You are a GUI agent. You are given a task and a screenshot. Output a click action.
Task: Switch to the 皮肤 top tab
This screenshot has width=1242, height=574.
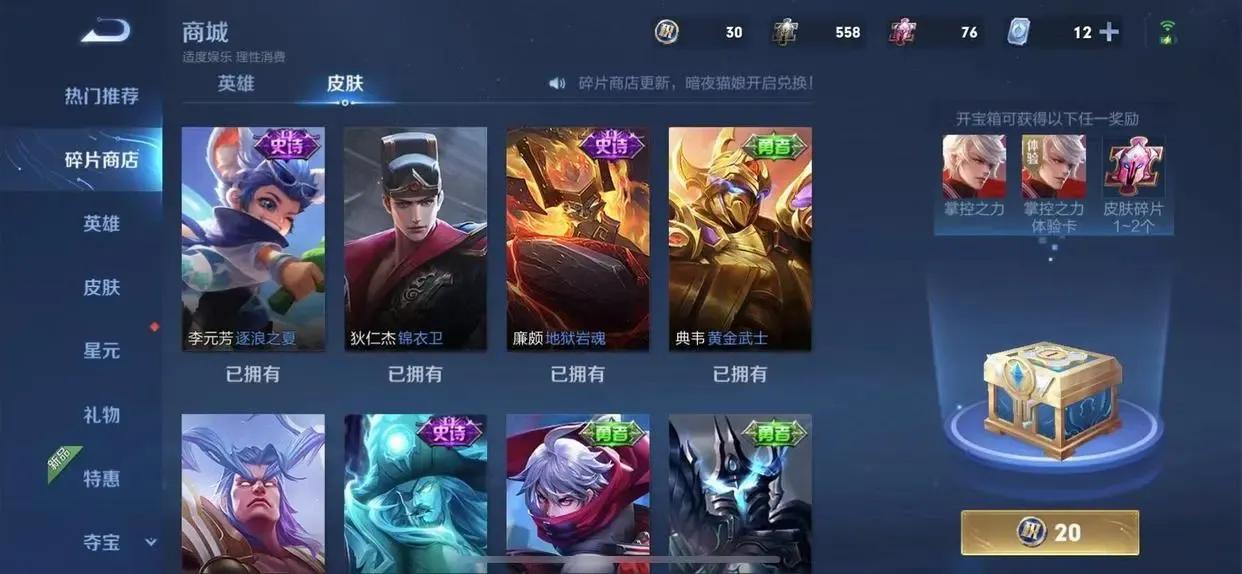(x=345, y=83)
